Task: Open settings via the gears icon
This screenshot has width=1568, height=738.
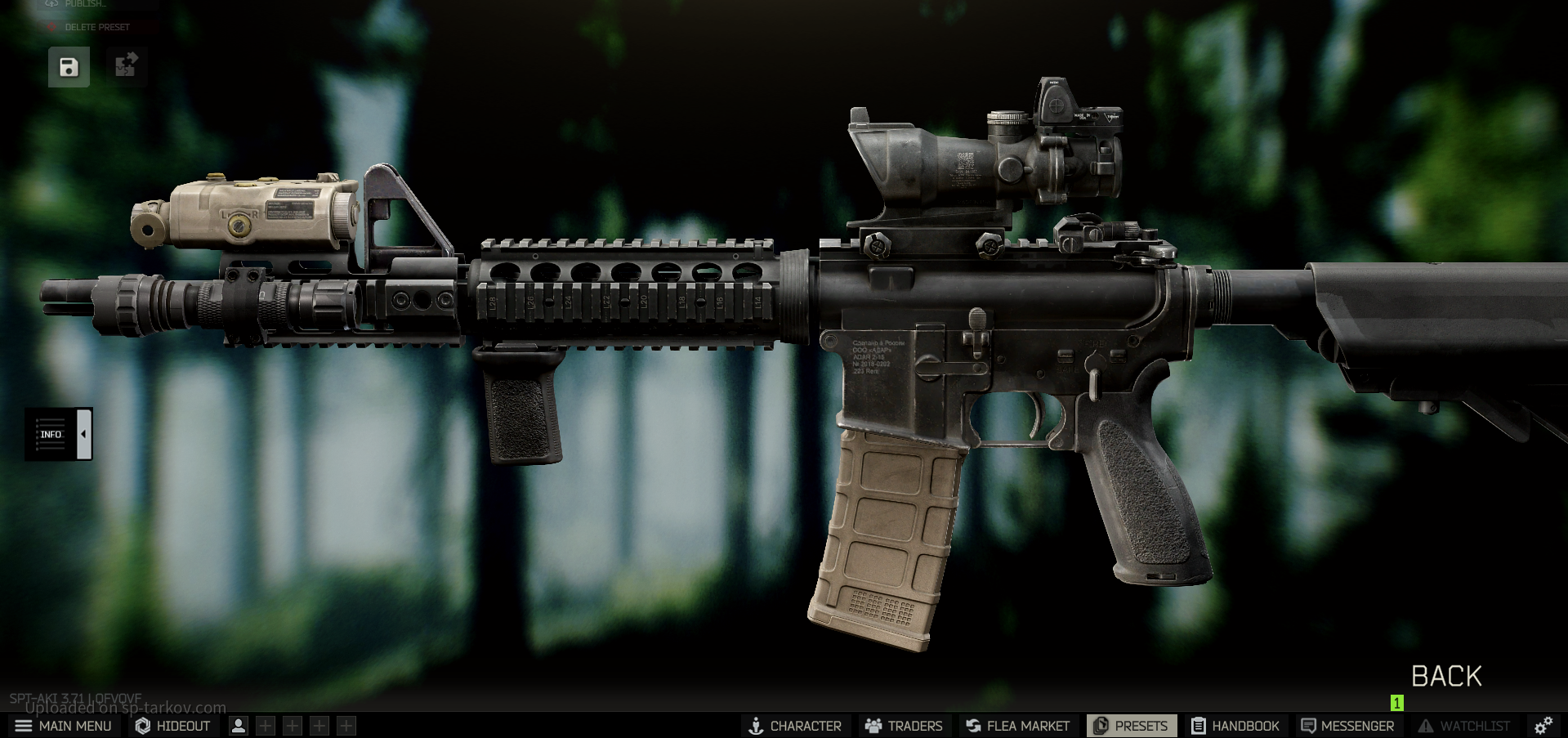Action: click(x=1543, y=726)
